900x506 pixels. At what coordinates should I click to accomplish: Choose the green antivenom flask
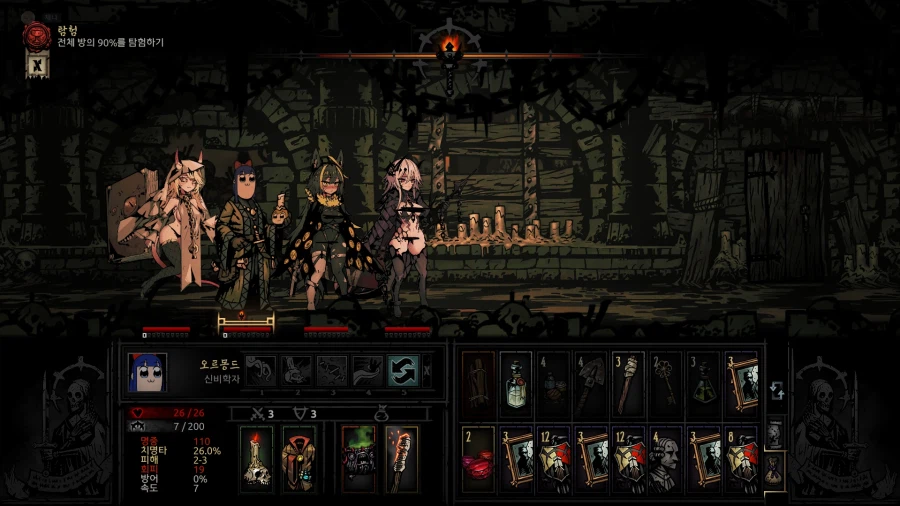click(x=704, y=383)
